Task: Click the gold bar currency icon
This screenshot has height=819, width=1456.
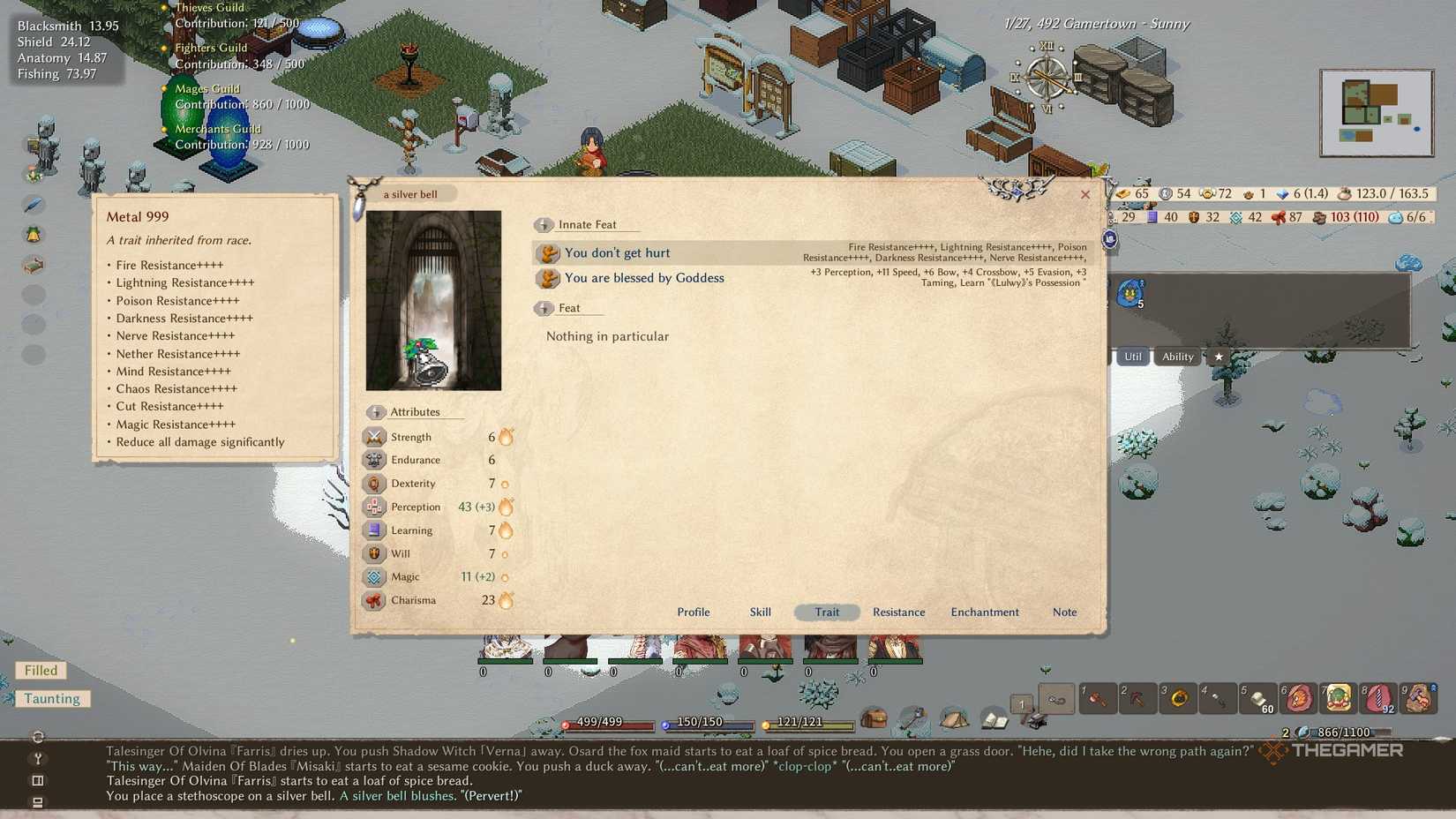Action: point(1123,193)
